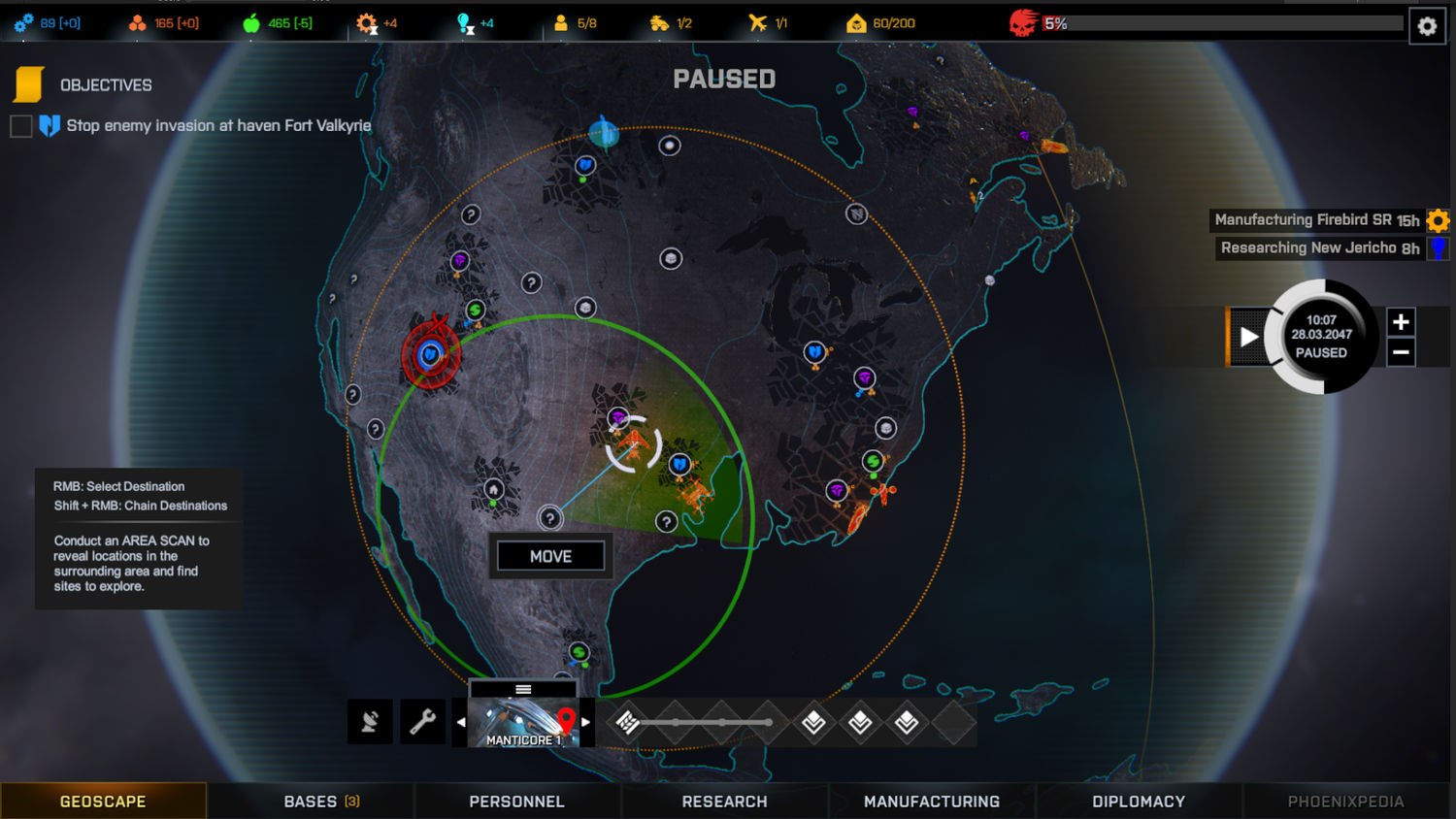Activate the satellite dish area scan
1456x819 pixels.
coord(370,722)
